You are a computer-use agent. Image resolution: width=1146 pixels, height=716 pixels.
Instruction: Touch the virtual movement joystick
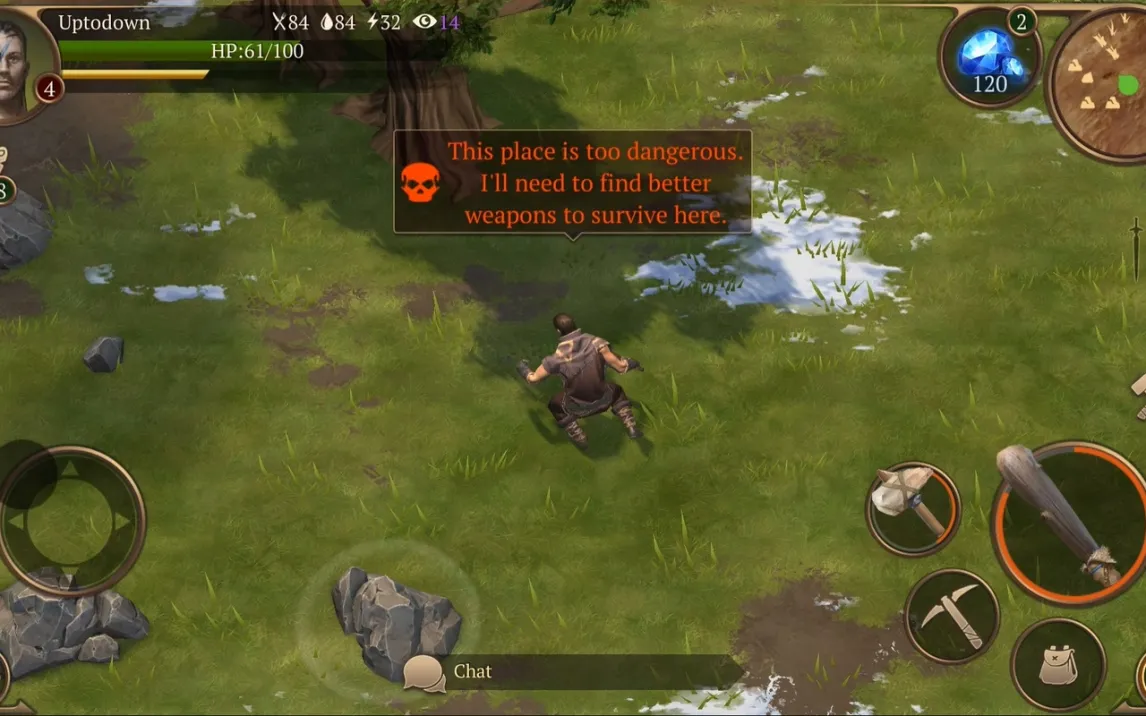tap(71, 521)
